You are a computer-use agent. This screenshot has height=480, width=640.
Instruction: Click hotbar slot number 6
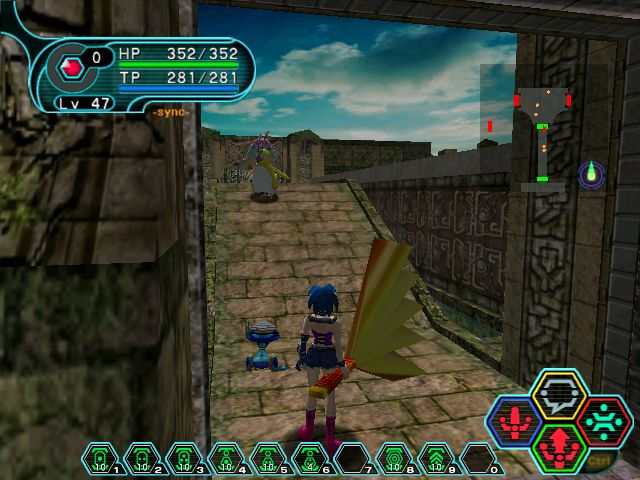coord(310,458)
